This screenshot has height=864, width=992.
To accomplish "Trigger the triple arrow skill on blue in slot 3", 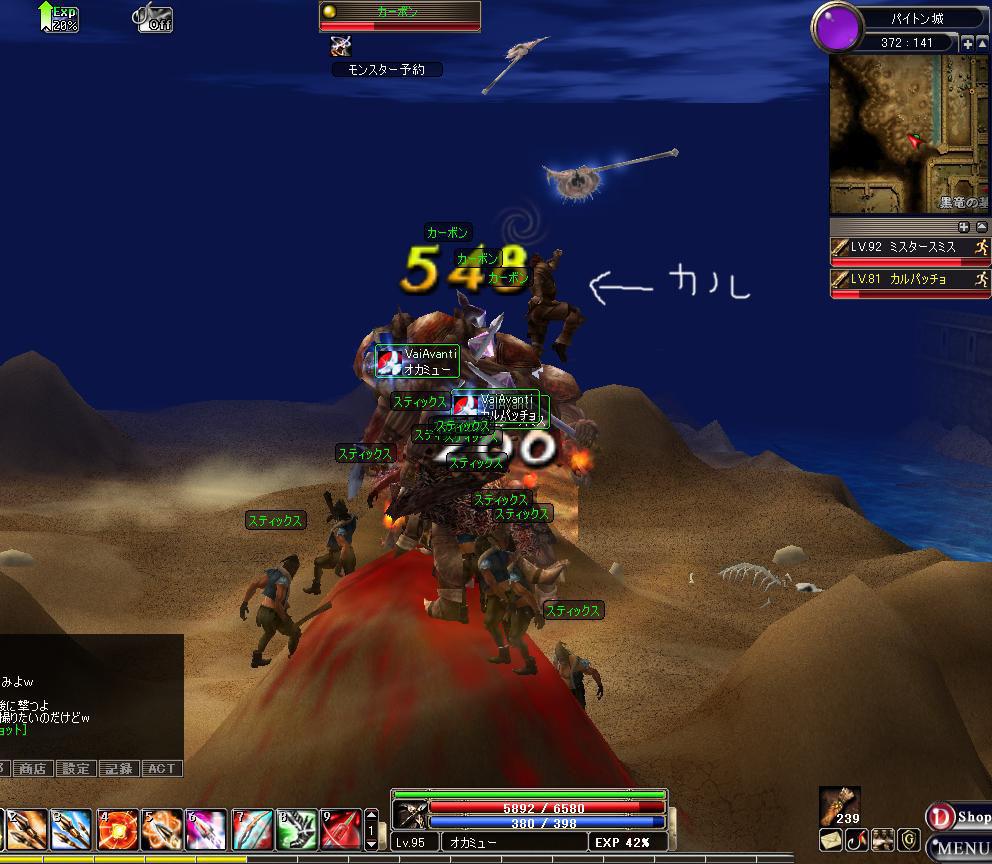I will [x=72, y=830].
